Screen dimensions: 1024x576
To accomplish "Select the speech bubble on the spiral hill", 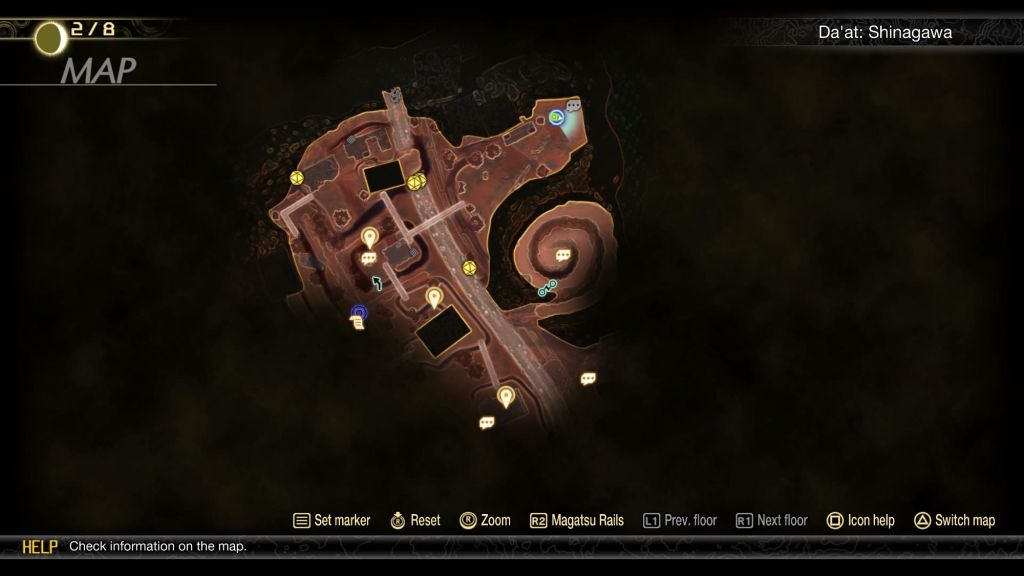I will (563, 256).
